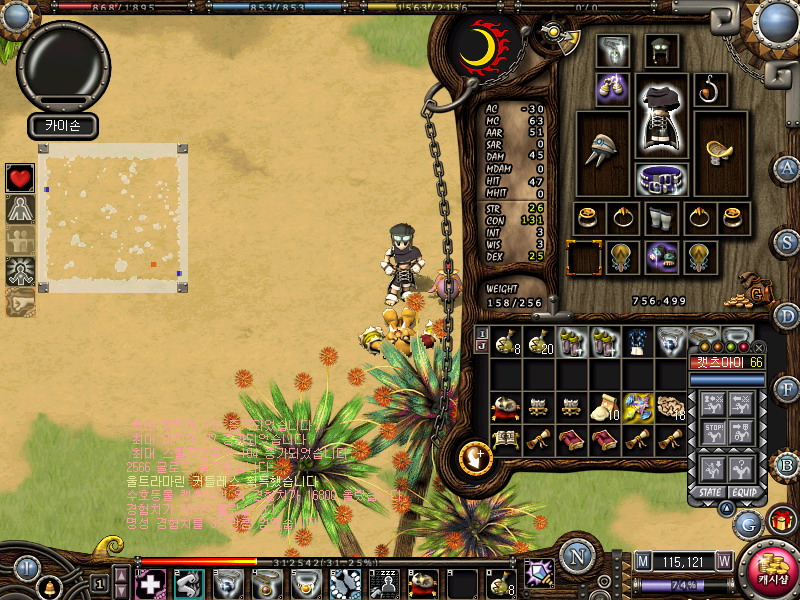Click the M button beside coordinates

pyautogui.click(x=643, y=562)
